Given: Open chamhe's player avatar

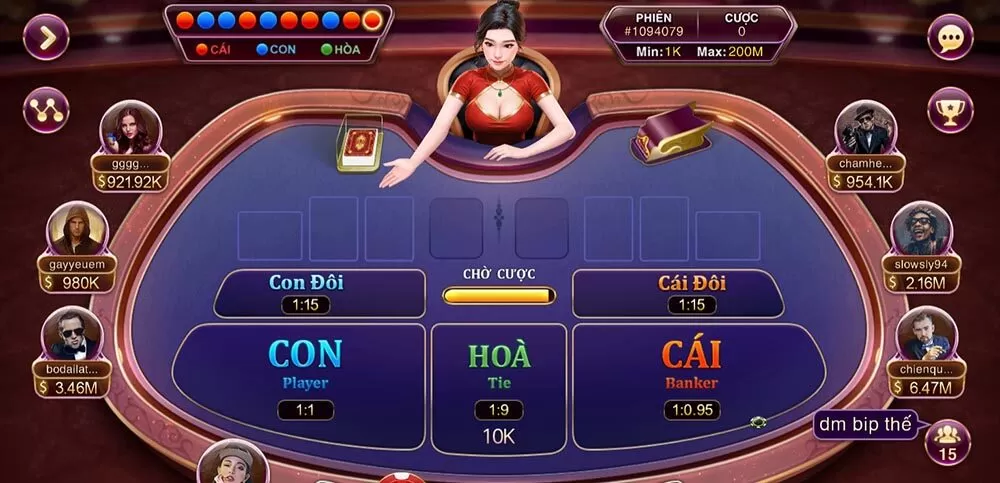Looking at the screenshot, I should point(864,130).
